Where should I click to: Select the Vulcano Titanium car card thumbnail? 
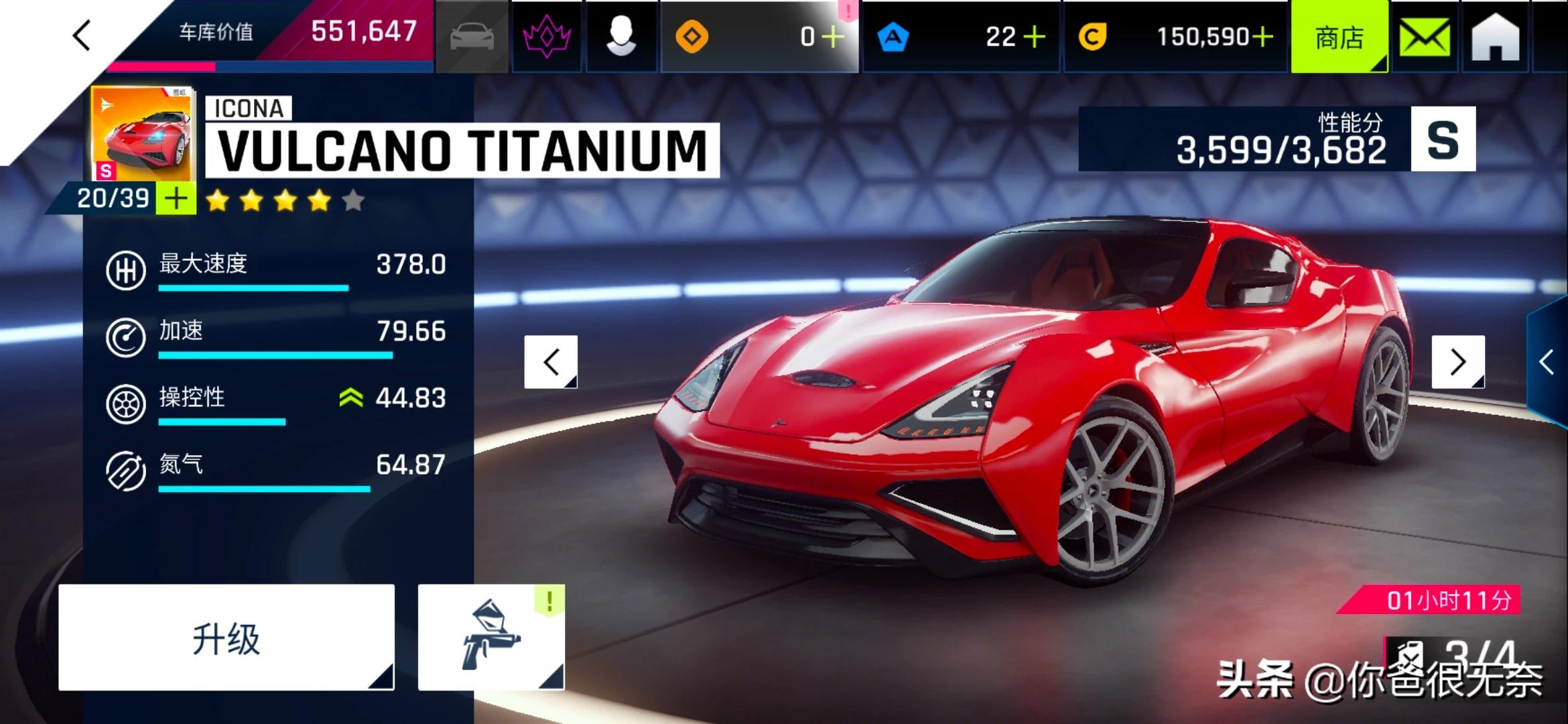[143, 134]
